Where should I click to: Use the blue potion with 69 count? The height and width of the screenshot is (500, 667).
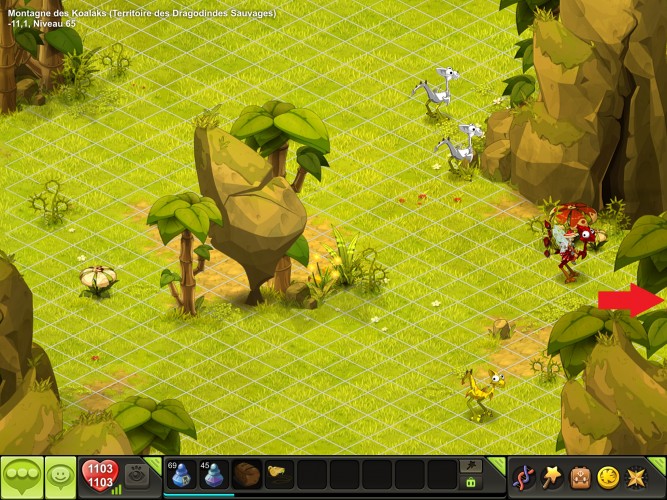click(x=181, y=474)
